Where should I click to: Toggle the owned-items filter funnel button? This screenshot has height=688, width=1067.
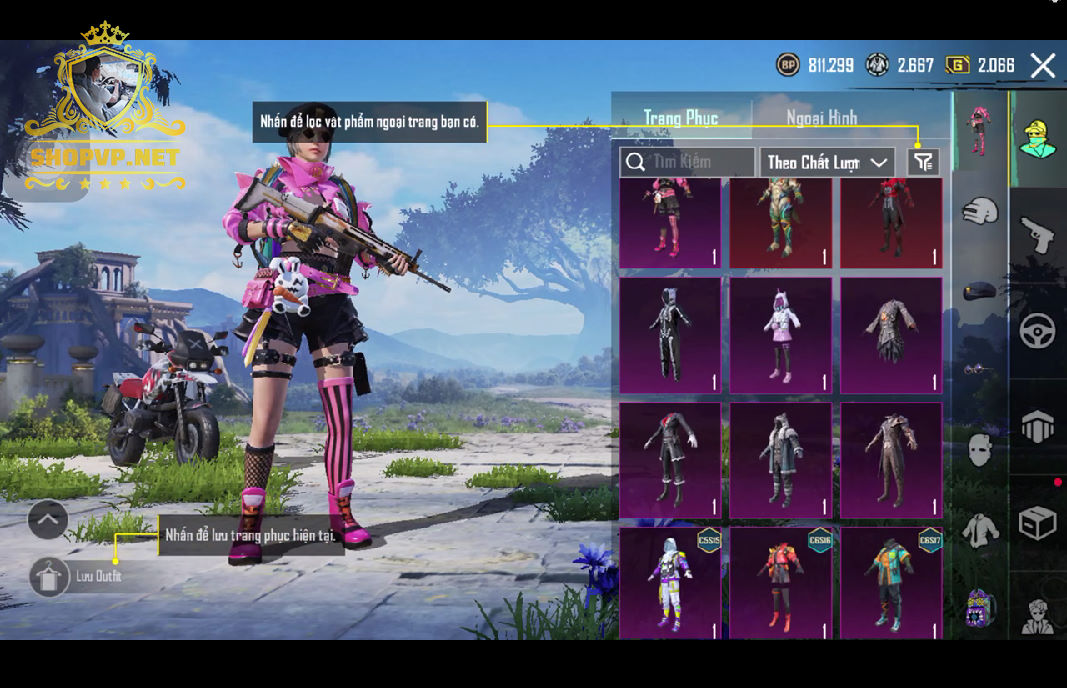tap(923, 162)
